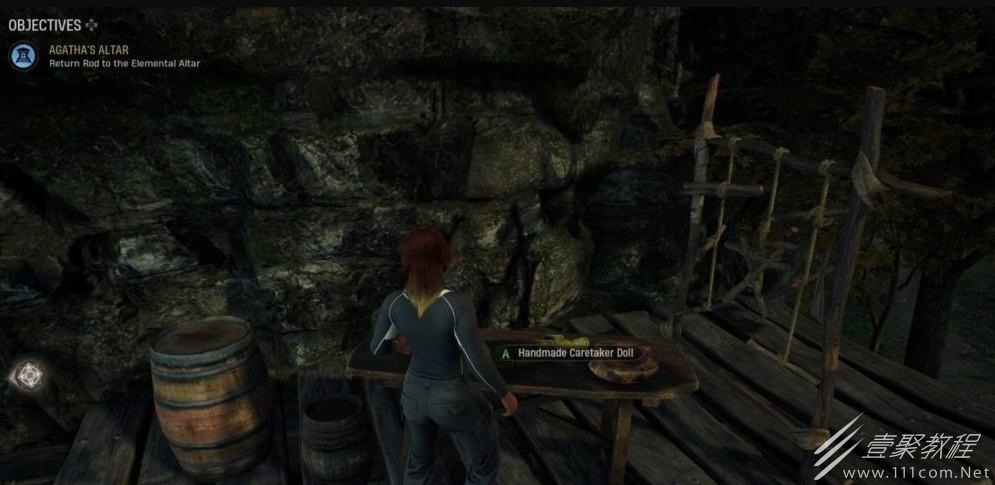Click the Agatha's Altar quest icon
995x485 pixels.
(23, 56)
